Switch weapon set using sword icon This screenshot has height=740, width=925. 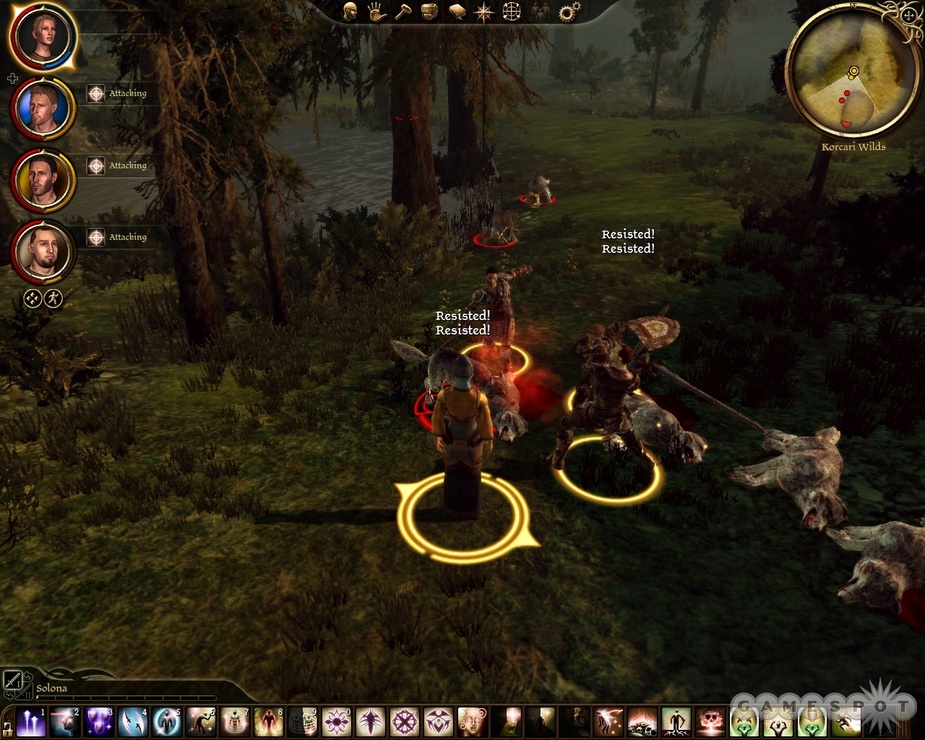(x=13, y=681)
